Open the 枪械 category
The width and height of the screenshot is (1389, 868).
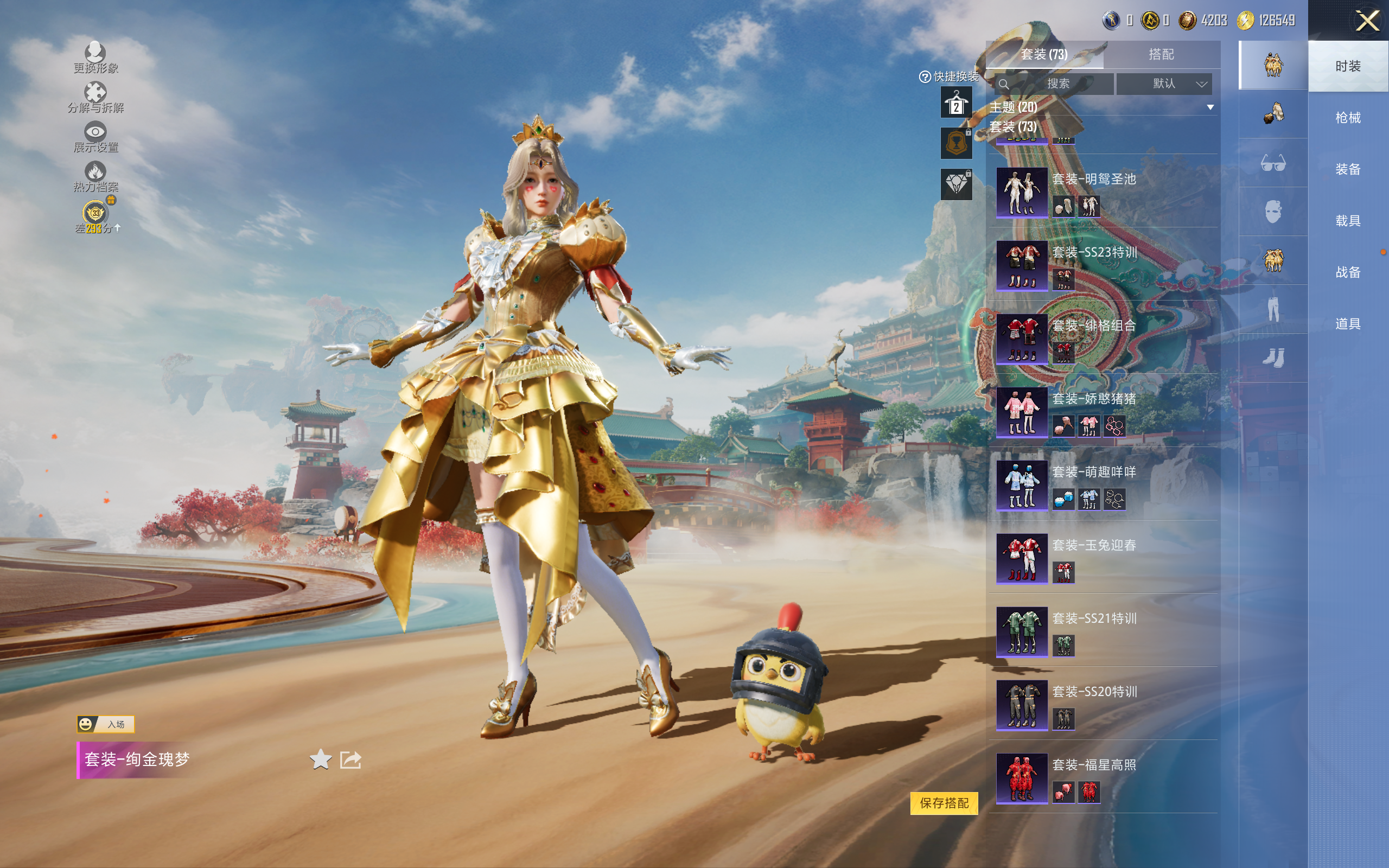pos(1347,118)
